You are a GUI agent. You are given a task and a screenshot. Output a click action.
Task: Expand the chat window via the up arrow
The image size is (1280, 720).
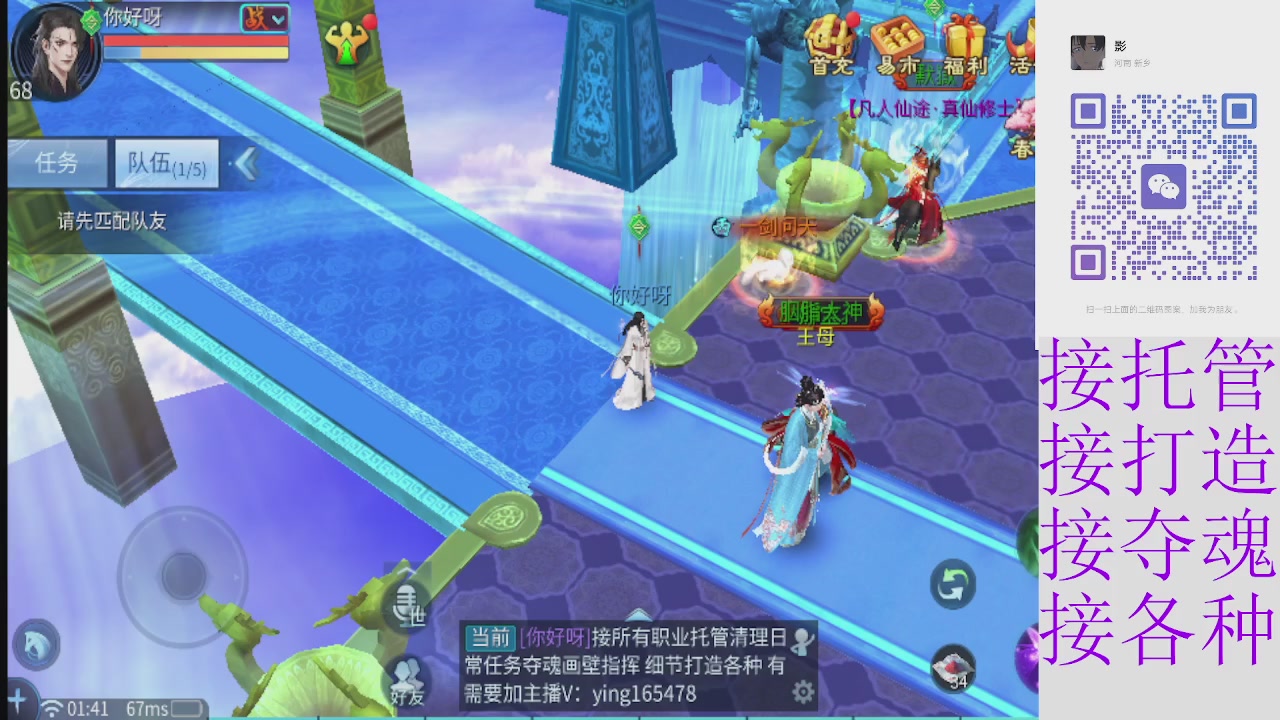(x=637, y=615)
